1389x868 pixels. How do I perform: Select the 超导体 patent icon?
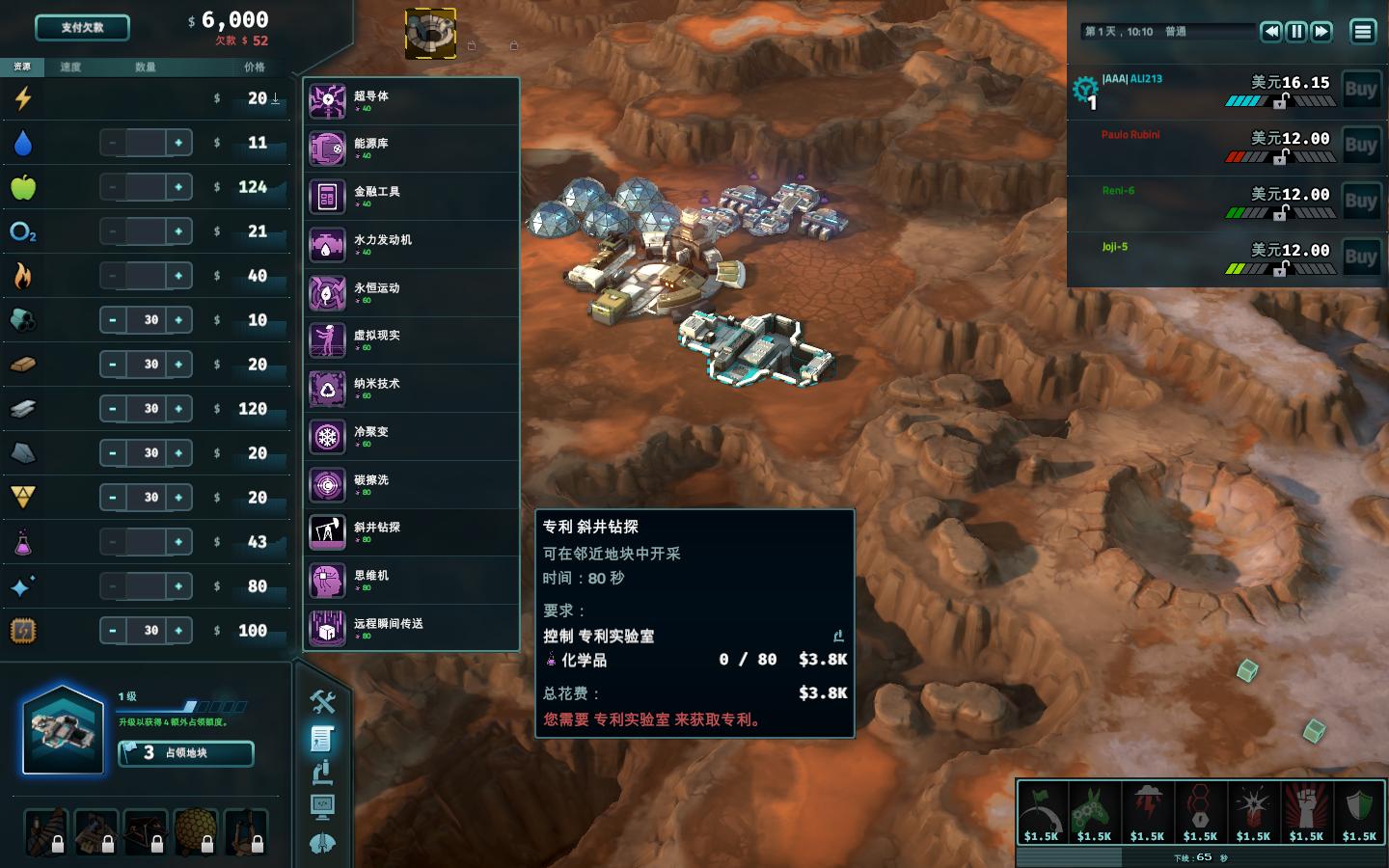(x=328, y=101)
